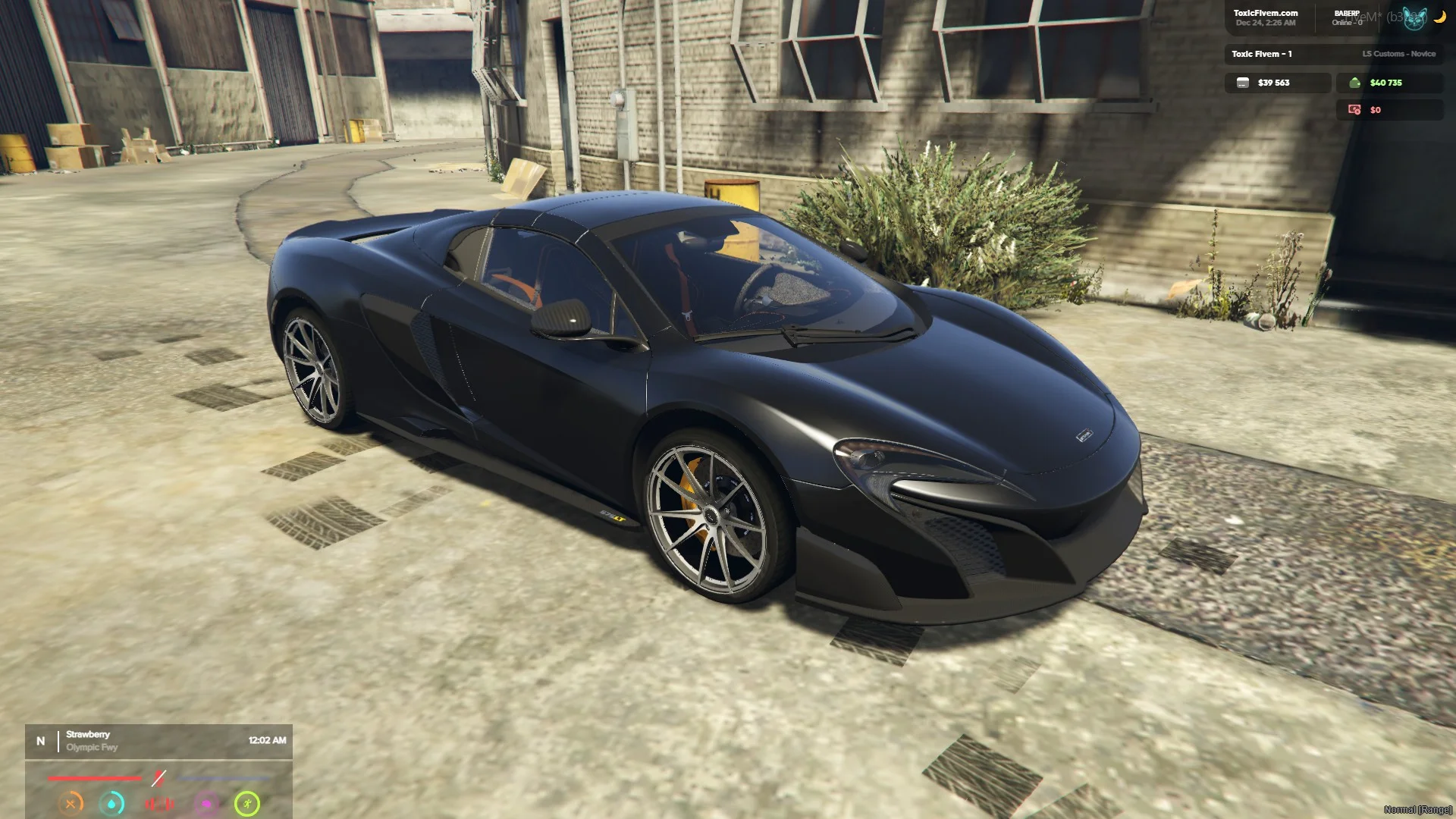Screen dimensions: 1456x819
Task: Select the yellow crescent moon icon
Action: 1439,17
